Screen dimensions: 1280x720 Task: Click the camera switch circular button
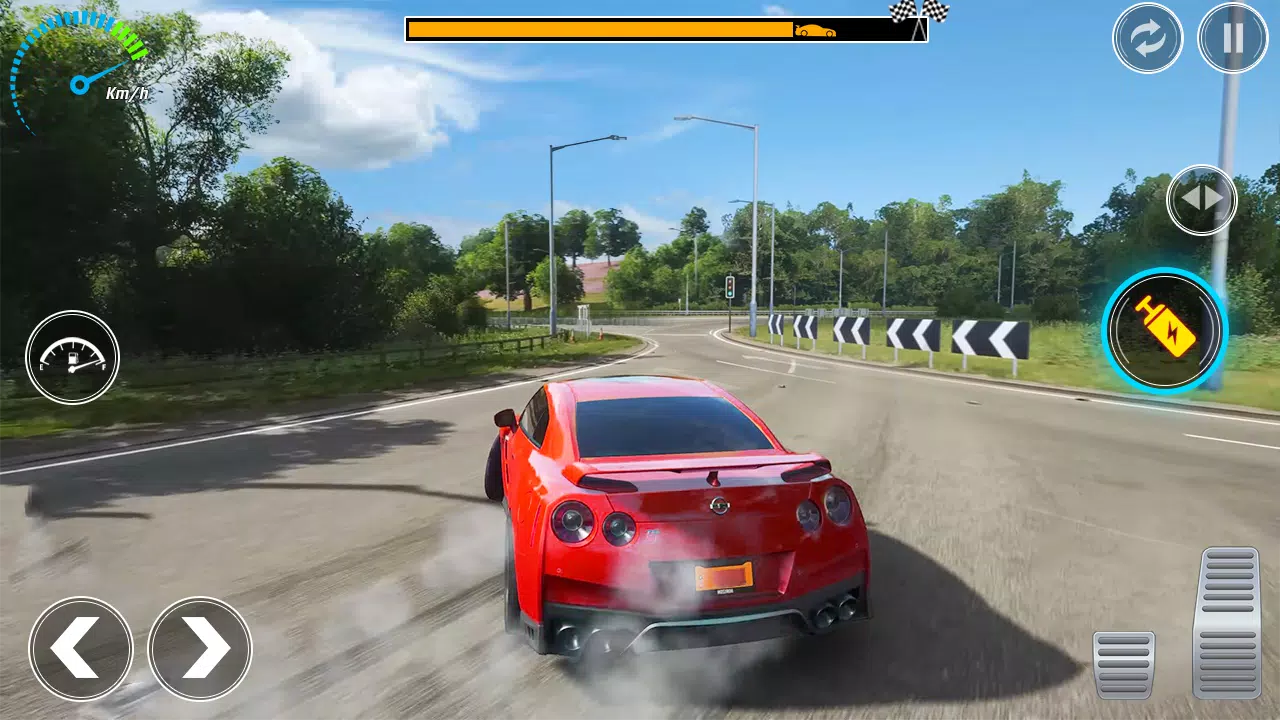[1202, 199]
